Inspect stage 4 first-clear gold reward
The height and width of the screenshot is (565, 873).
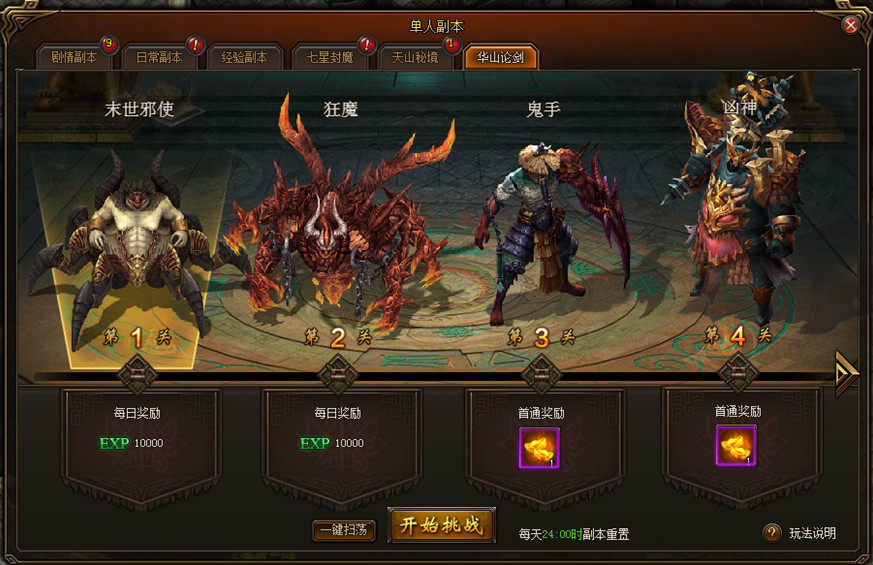[x=736, y=445]
